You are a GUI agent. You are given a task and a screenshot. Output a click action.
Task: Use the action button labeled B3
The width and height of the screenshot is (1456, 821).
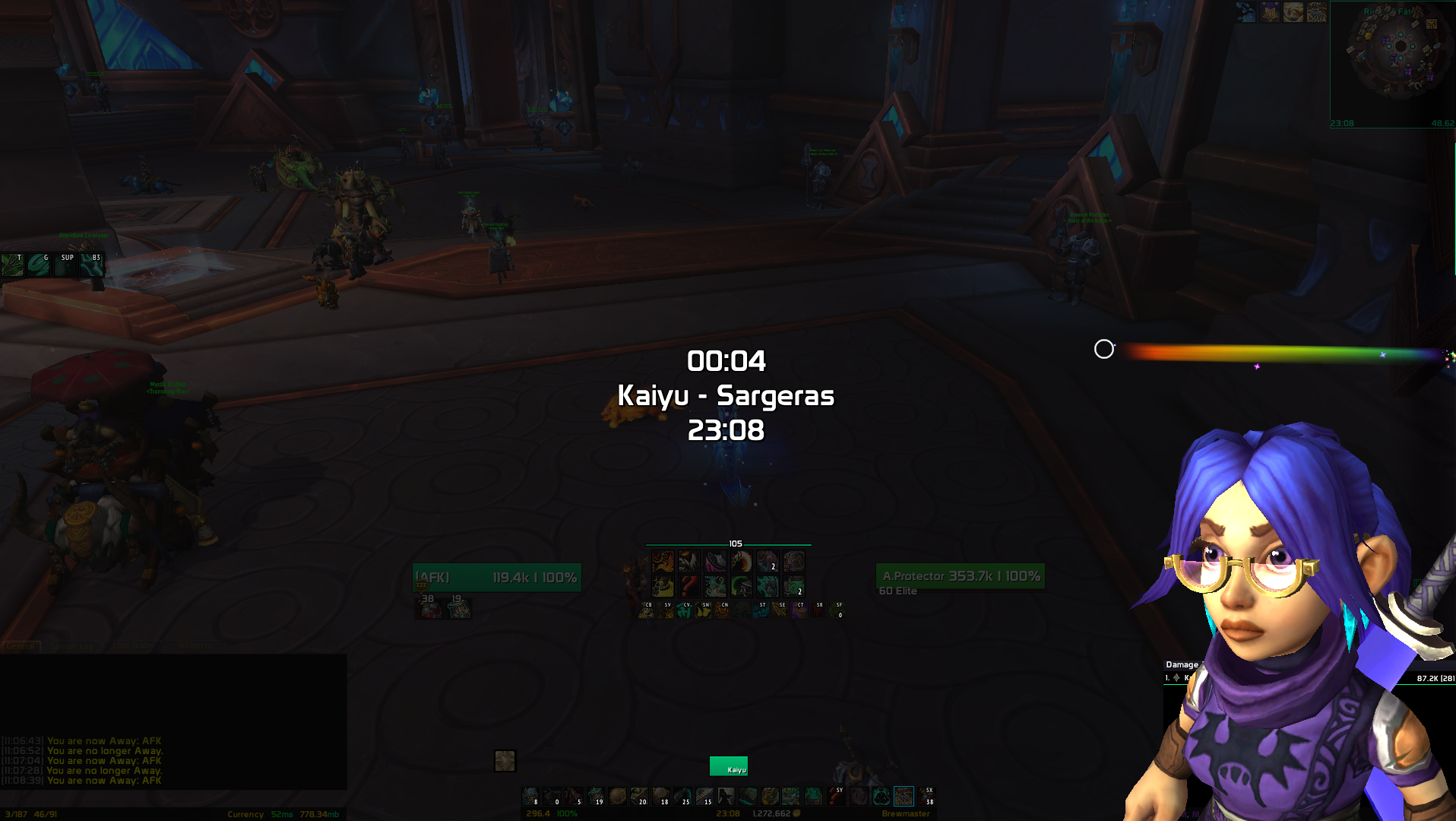(x=92, y=265)
